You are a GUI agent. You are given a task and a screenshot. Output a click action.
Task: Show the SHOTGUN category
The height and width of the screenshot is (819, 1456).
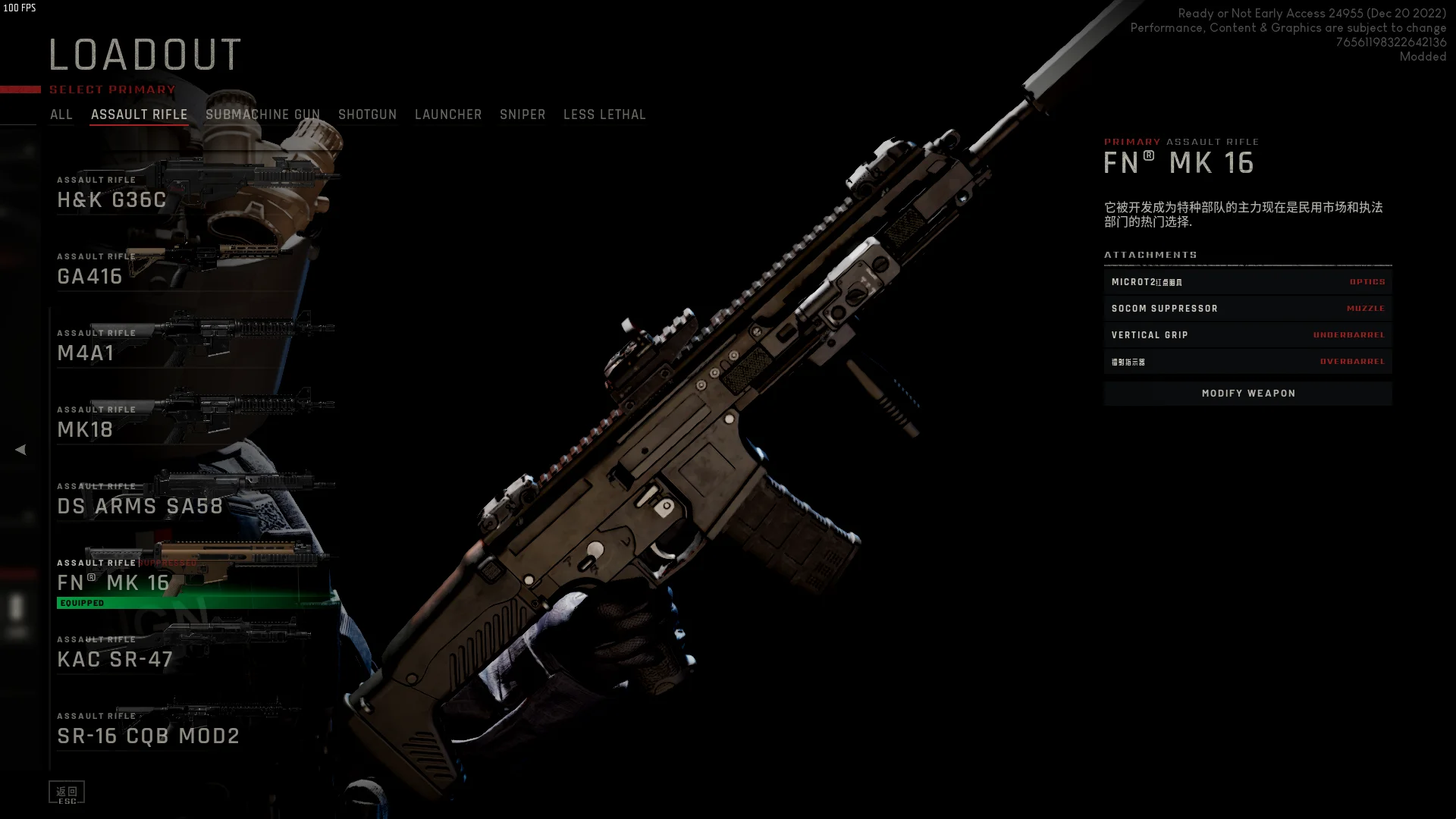tap(367, 115)
